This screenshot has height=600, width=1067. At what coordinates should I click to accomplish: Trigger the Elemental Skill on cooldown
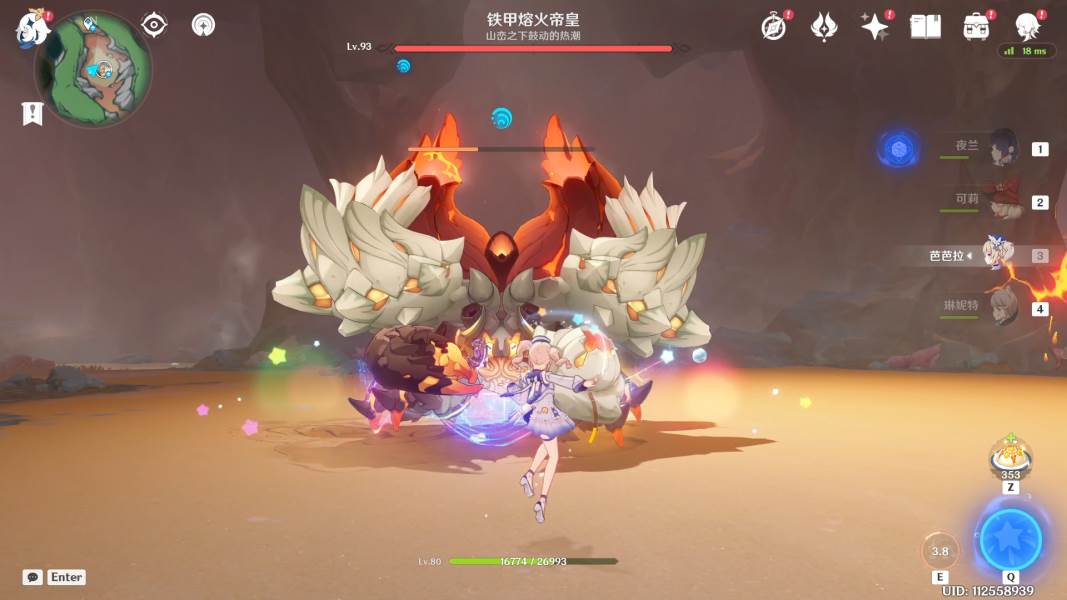(940, 551)
